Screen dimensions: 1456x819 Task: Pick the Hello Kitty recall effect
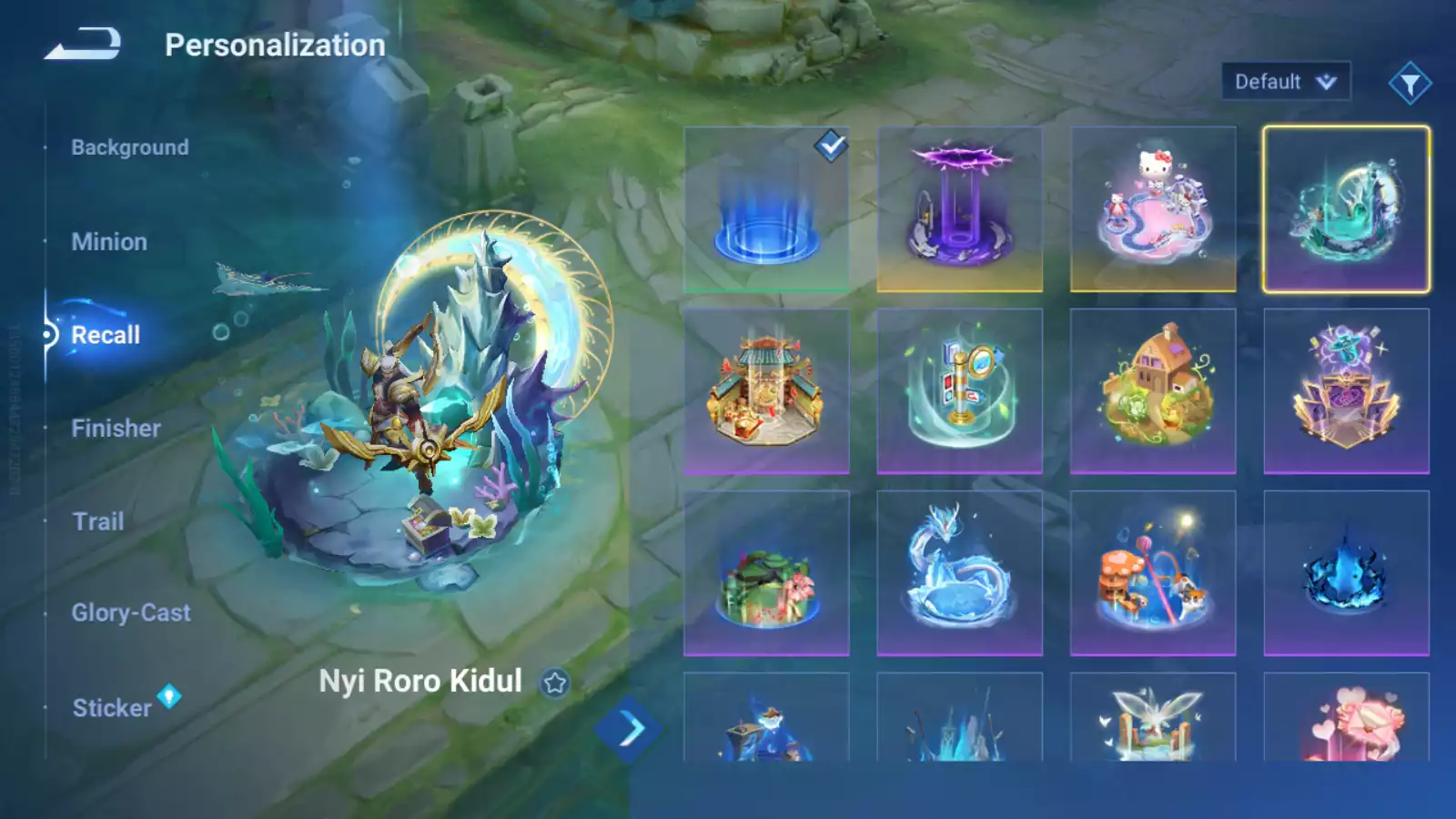point(1153,209)
